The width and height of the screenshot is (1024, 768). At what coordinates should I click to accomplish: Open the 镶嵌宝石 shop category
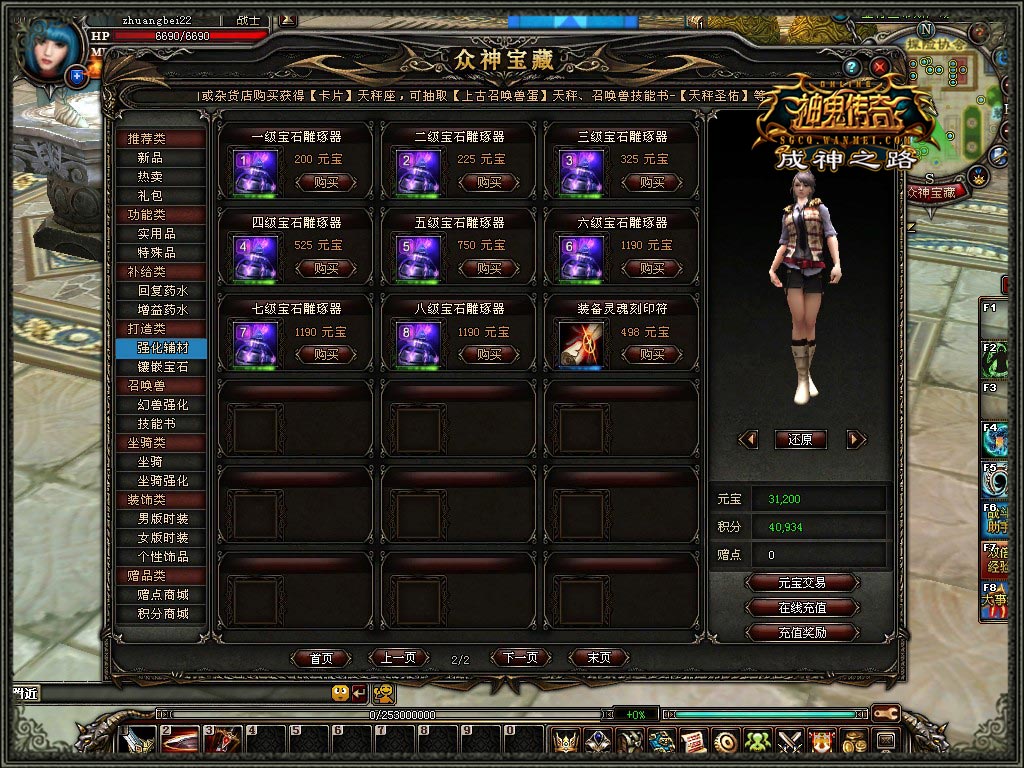[162, 367]
